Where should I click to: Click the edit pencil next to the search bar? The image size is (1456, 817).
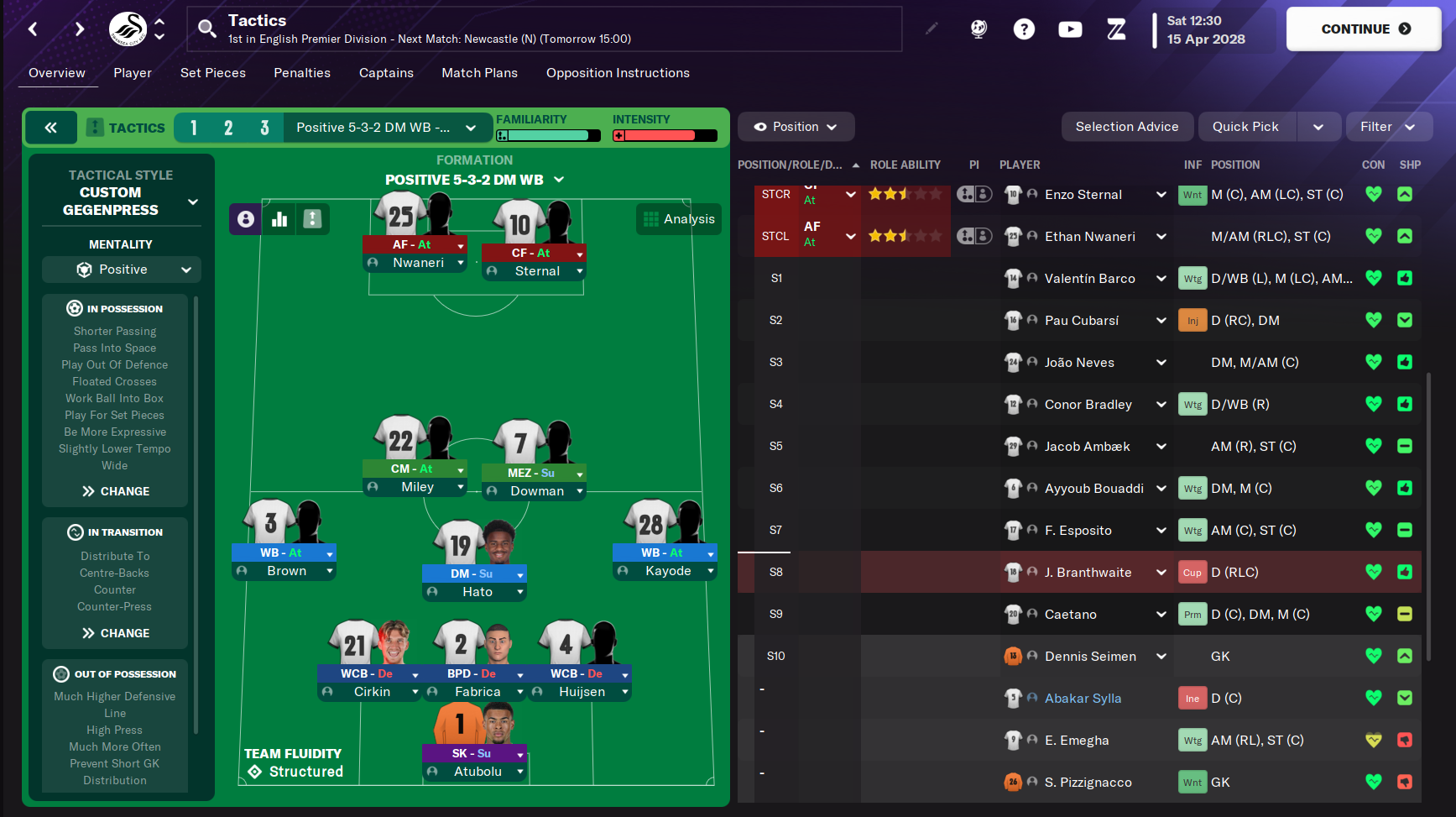(932, 28)
